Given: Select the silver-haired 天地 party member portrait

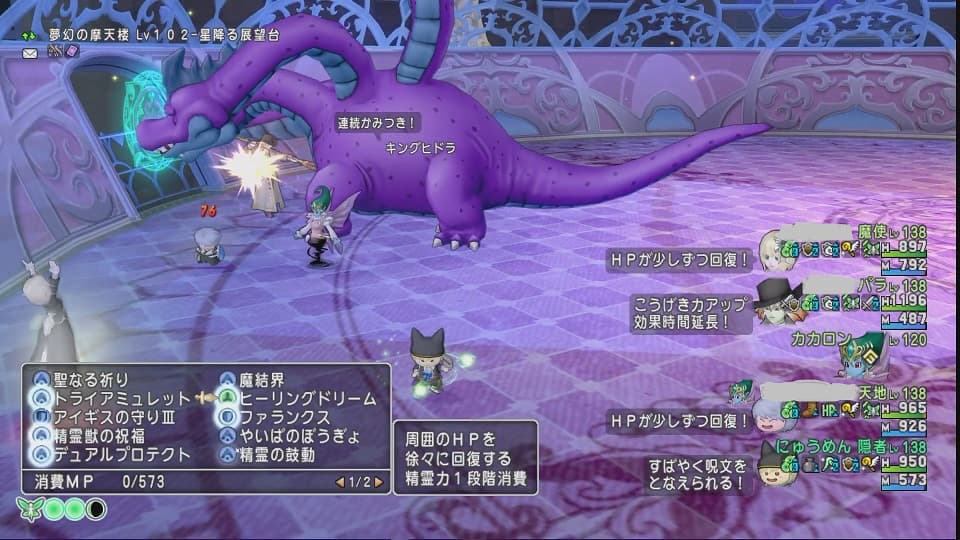Looking at the screenshot, I should point(776,407).
